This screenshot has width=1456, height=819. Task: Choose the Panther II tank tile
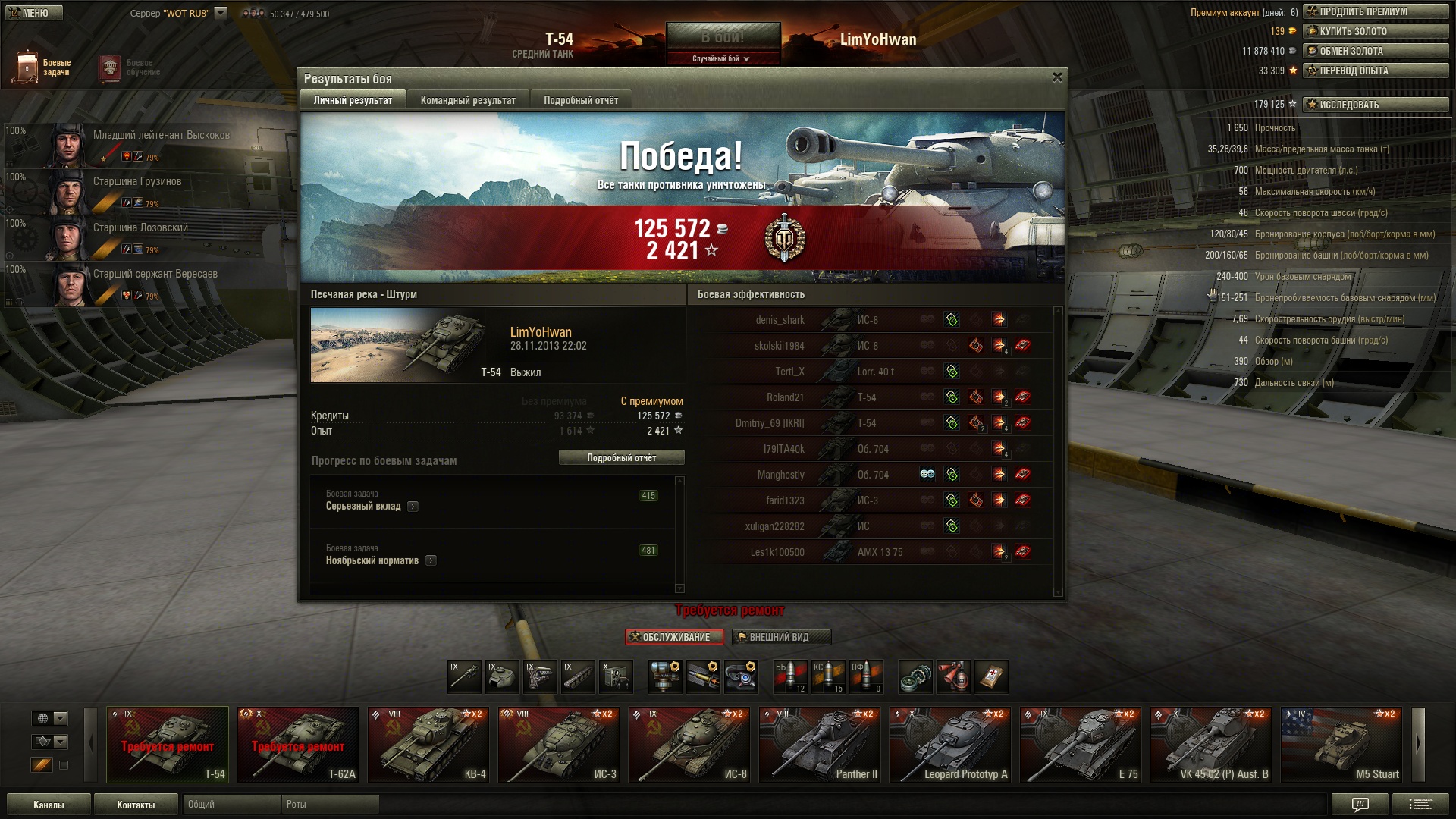tap(820, 745)
